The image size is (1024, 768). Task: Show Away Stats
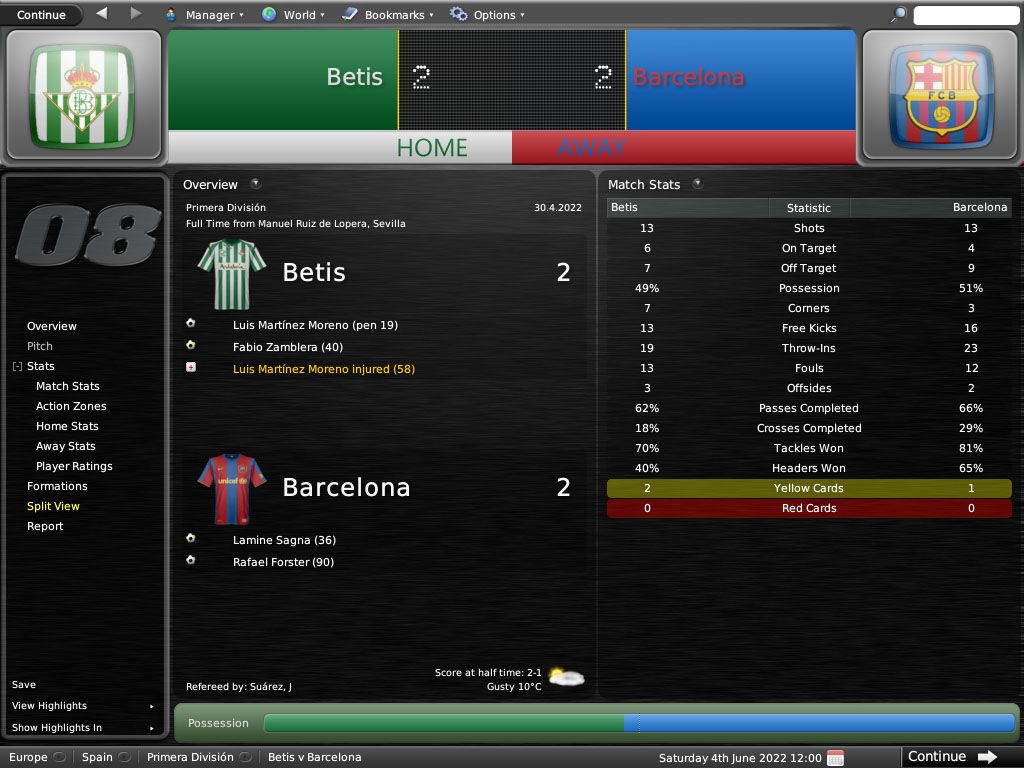click(x=66, y=446)
